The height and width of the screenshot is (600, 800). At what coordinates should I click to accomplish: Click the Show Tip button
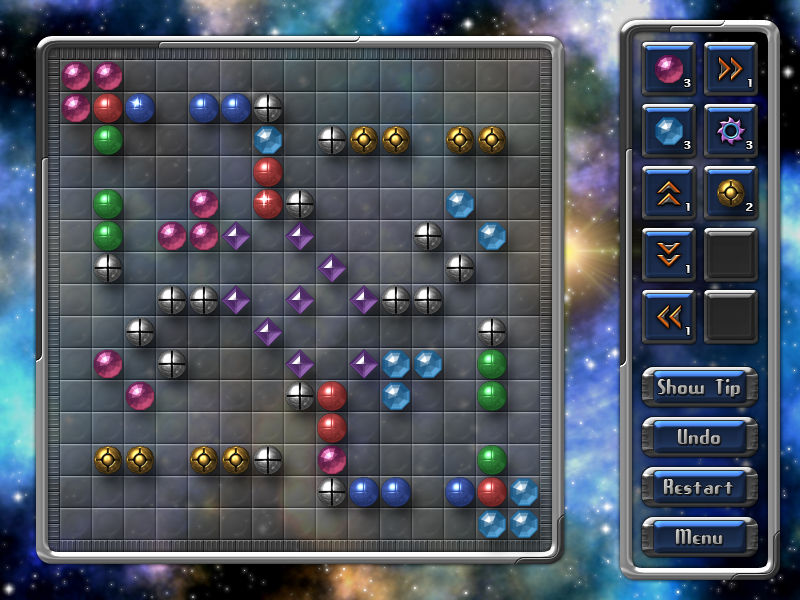coord(699,387)
